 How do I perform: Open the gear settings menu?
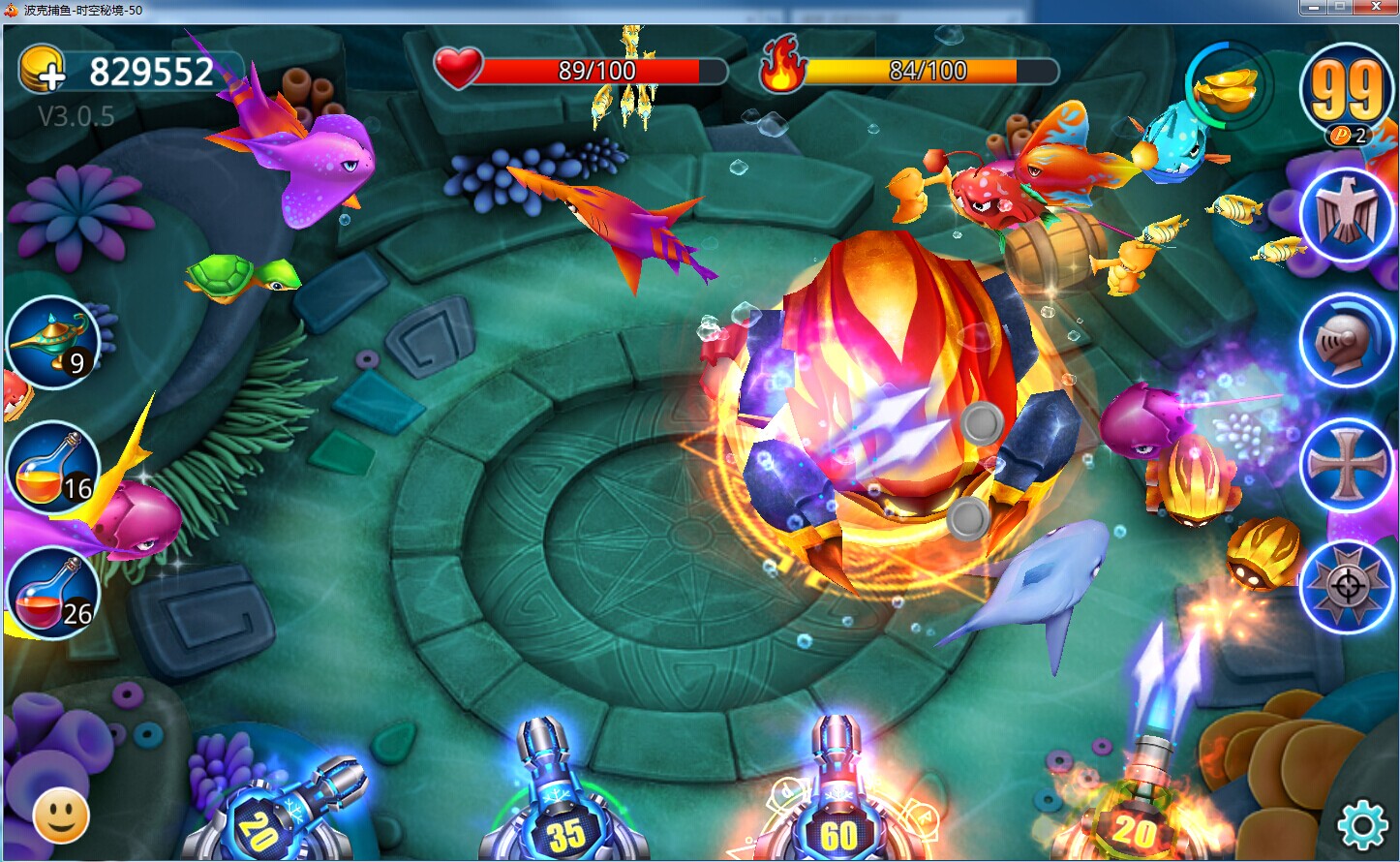click(1361, 825)
